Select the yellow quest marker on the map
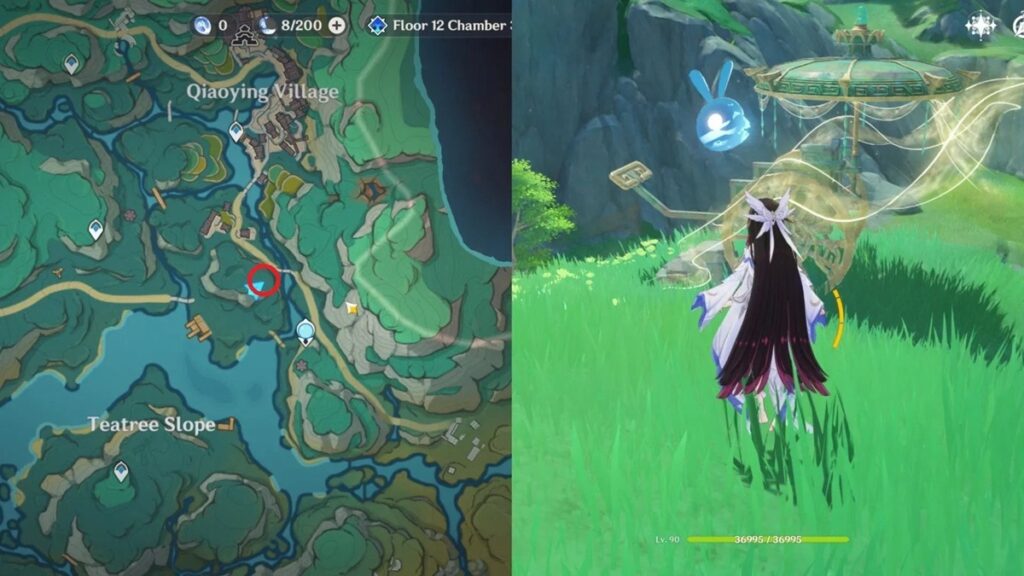 coord(352,310)
